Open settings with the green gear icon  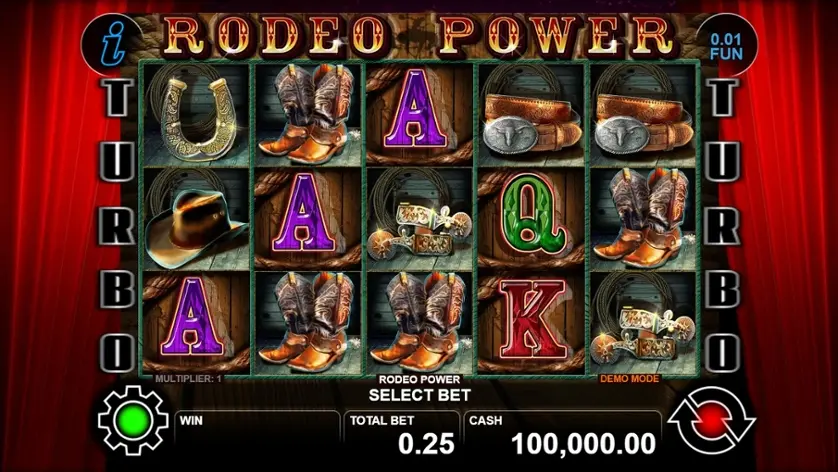[x=132, y=423]
